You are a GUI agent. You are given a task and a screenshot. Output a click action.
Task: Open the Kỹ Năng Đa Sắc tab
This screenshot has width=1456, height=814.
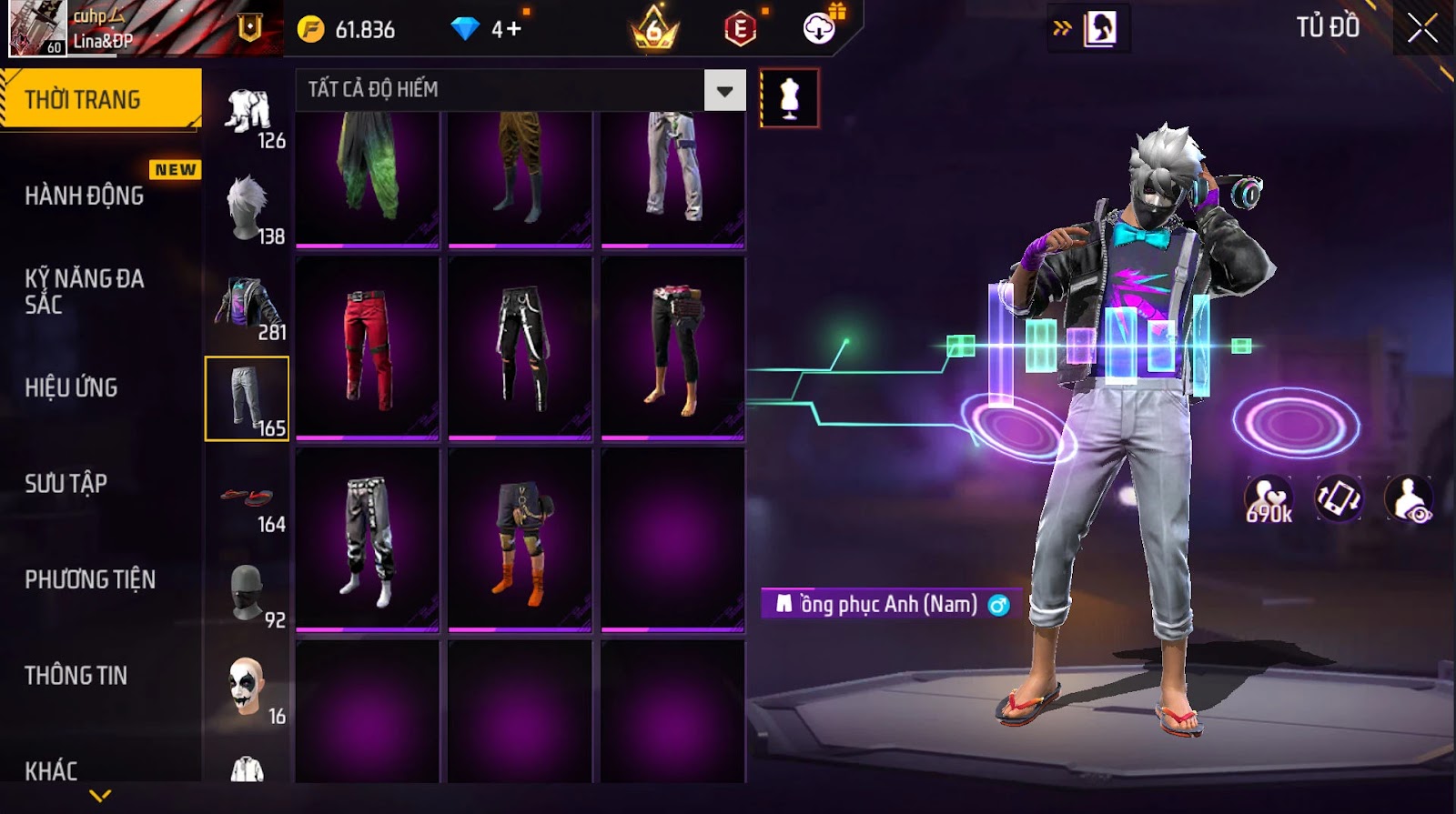coord(85,291)
